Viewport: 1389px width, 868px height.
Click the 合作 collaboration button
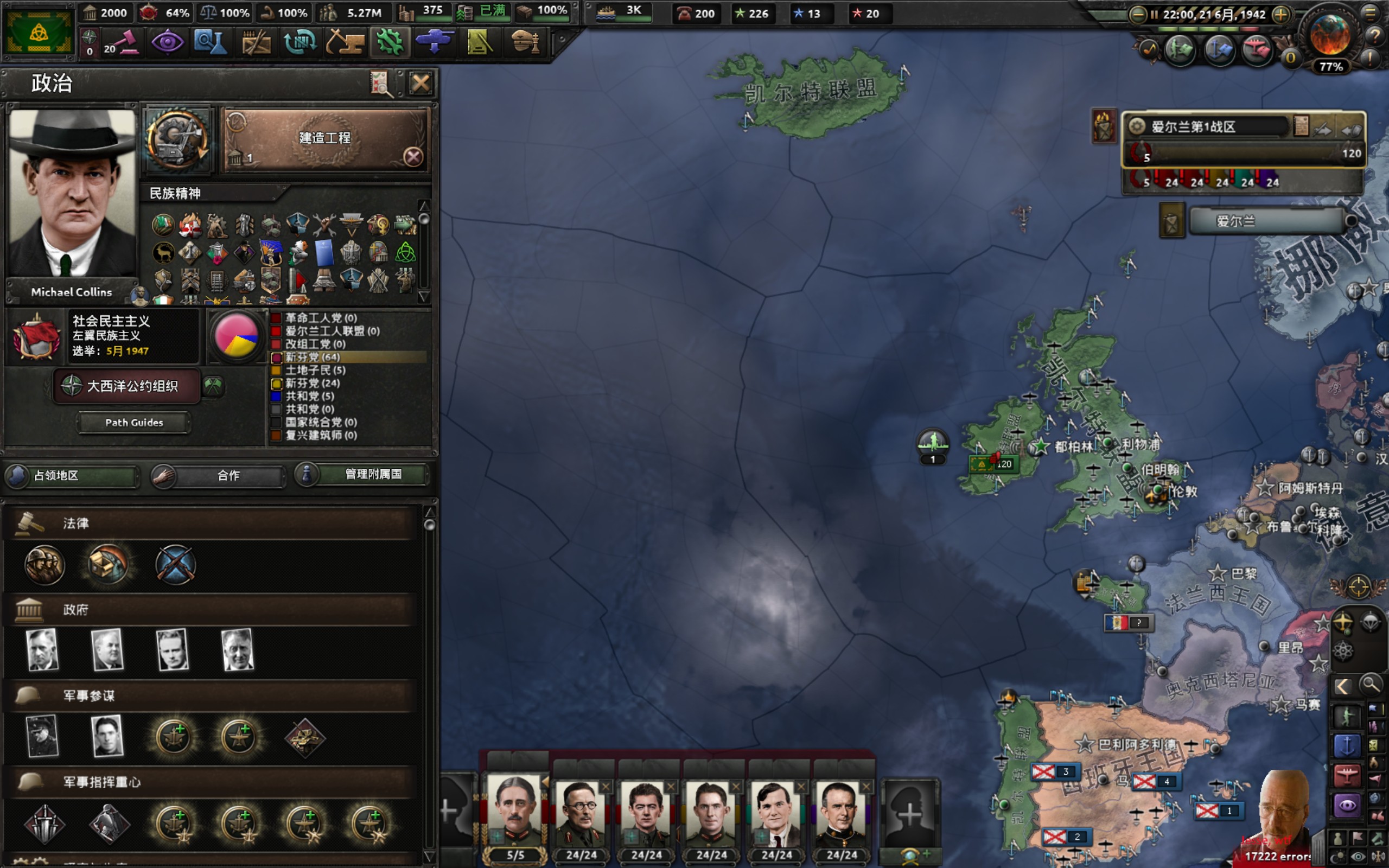point(219,475)
